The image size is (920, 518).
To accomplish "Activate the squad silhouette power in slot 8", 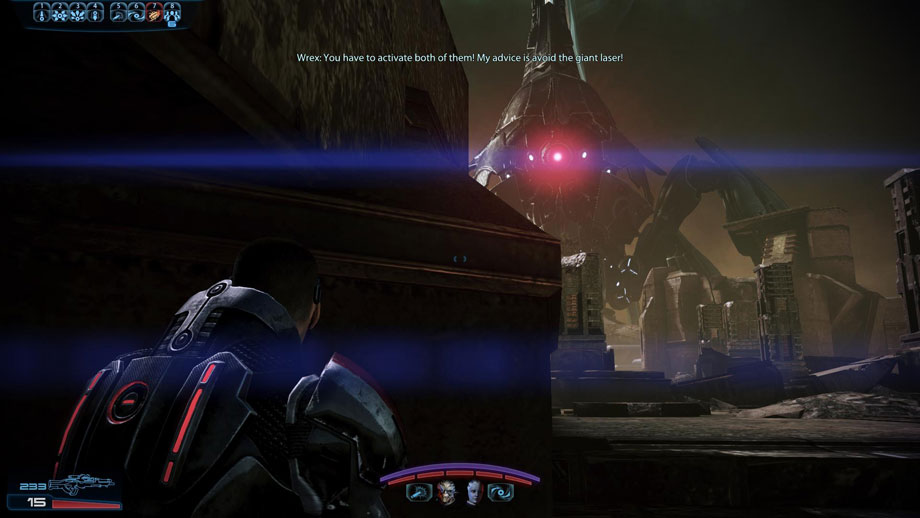I will (171, 12).
